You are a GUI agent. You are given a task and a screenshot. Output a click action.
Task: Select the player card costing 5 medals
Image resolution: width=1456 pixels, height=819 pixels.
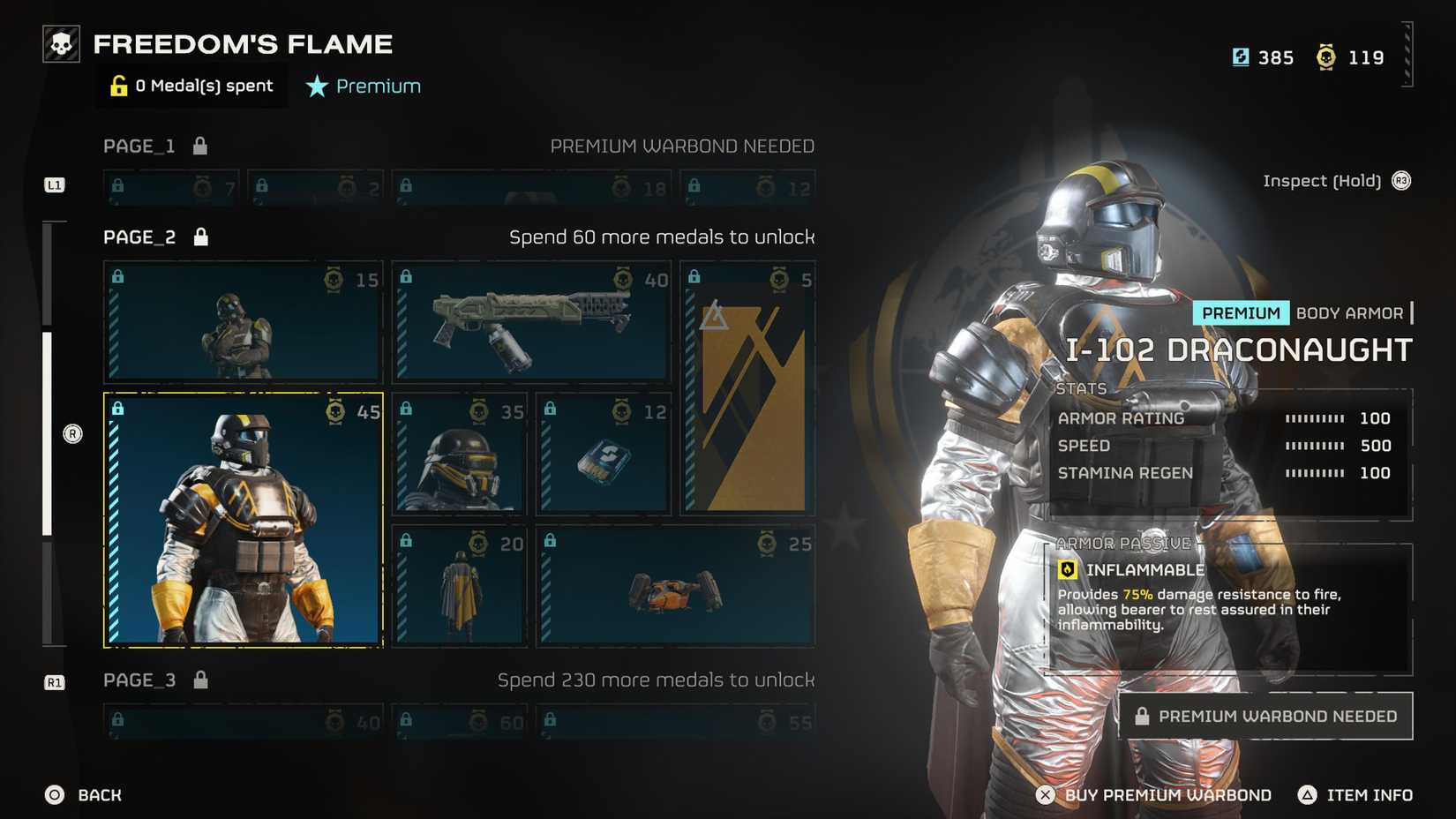click(747, 388)
